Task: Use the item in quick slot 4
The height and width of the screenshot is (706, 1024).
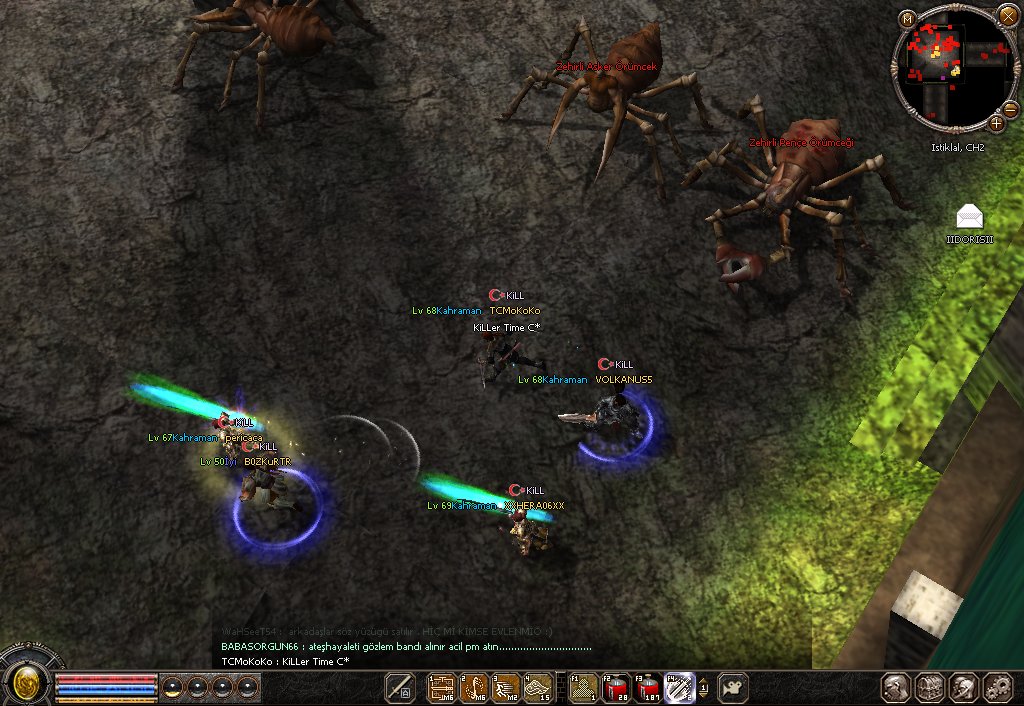Action: click(x=538, y=687)
